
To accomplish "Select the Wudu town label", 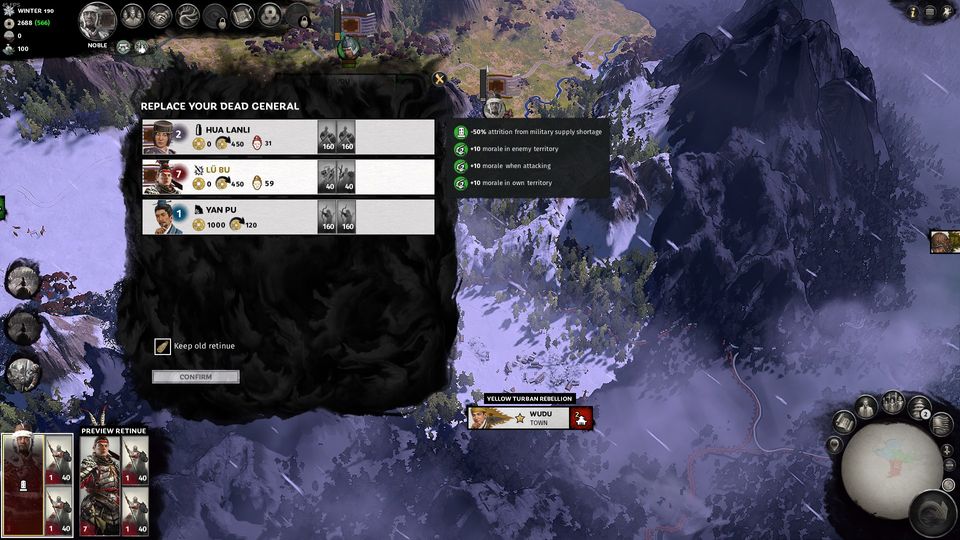I will click(x=530, y=418).
